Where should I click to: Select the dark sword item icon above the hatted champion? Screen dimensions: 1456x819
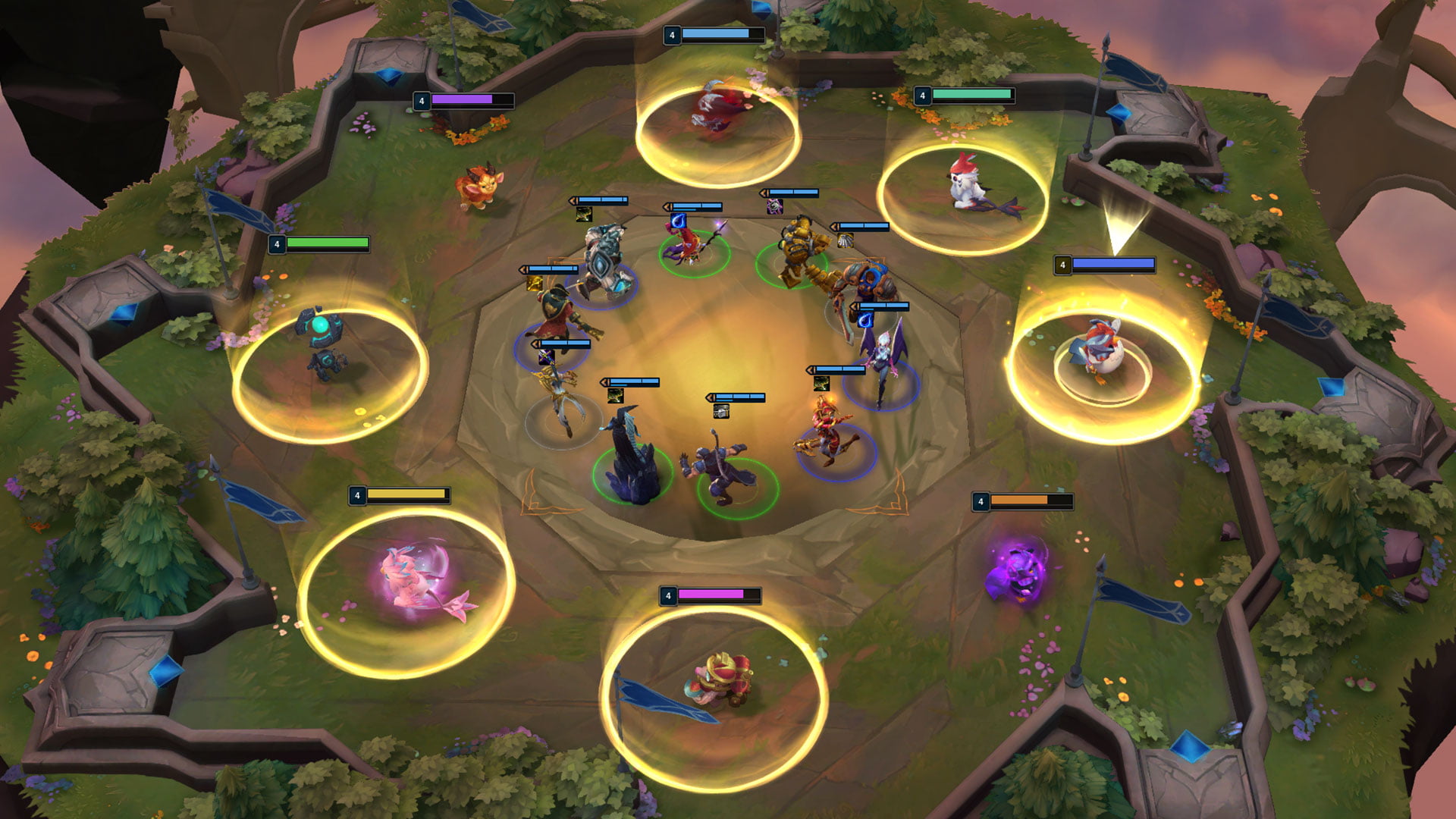(x=545, y=357)
